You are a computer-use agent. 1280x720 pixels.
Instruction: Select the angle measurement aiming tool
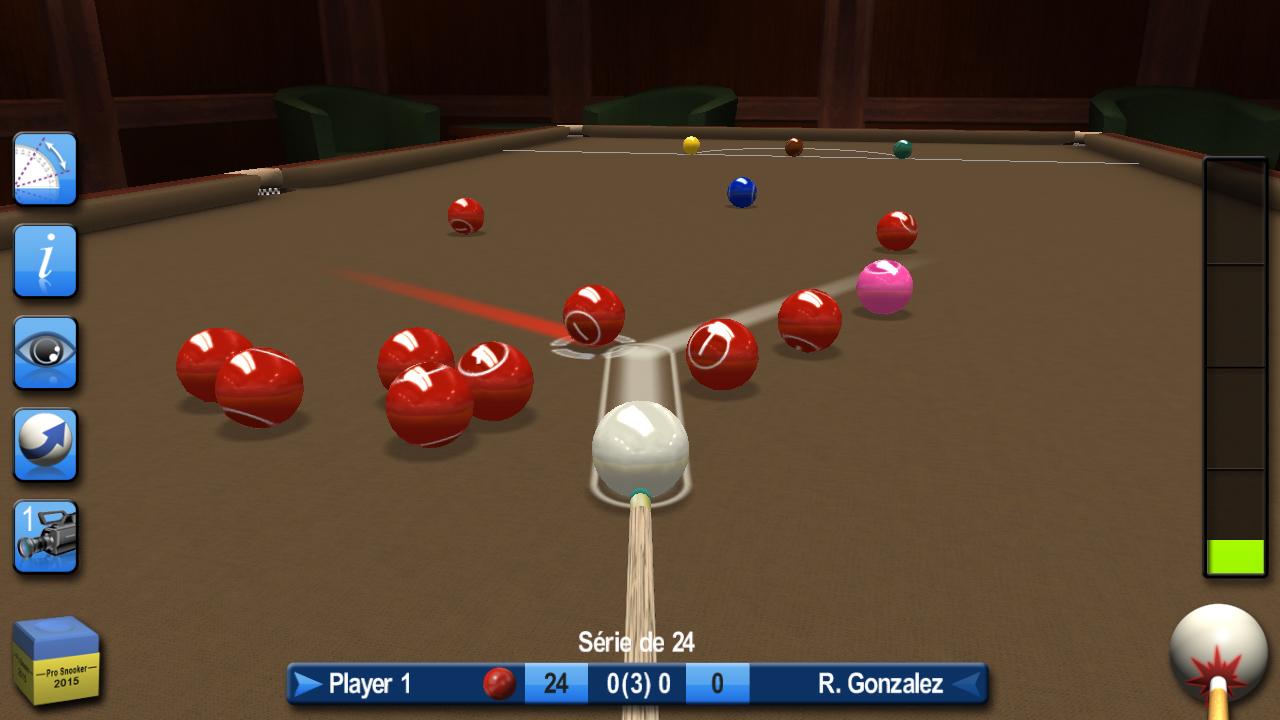tap(45, 170)
